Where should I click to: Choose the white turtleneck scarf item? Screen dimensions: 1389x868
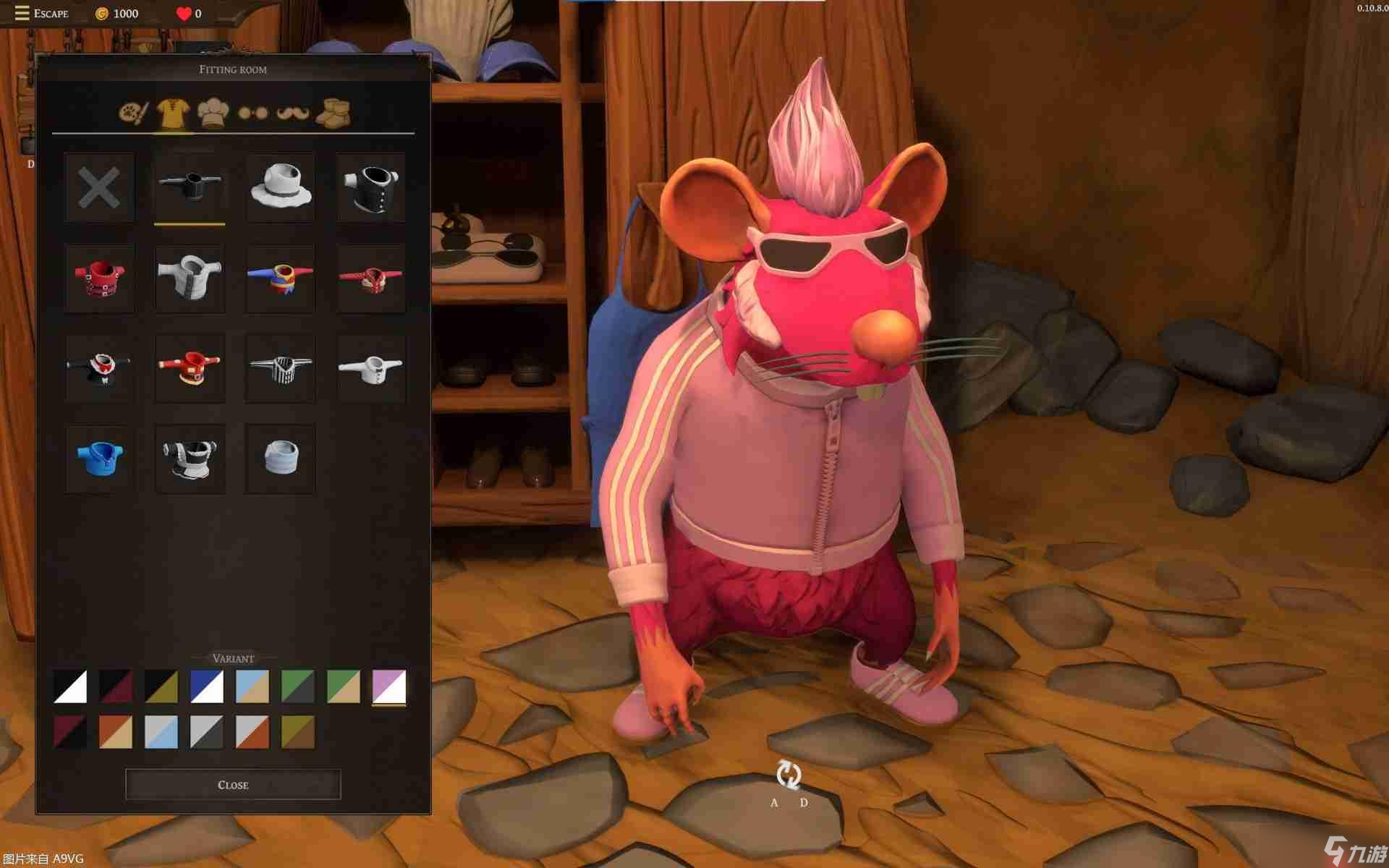280,458
